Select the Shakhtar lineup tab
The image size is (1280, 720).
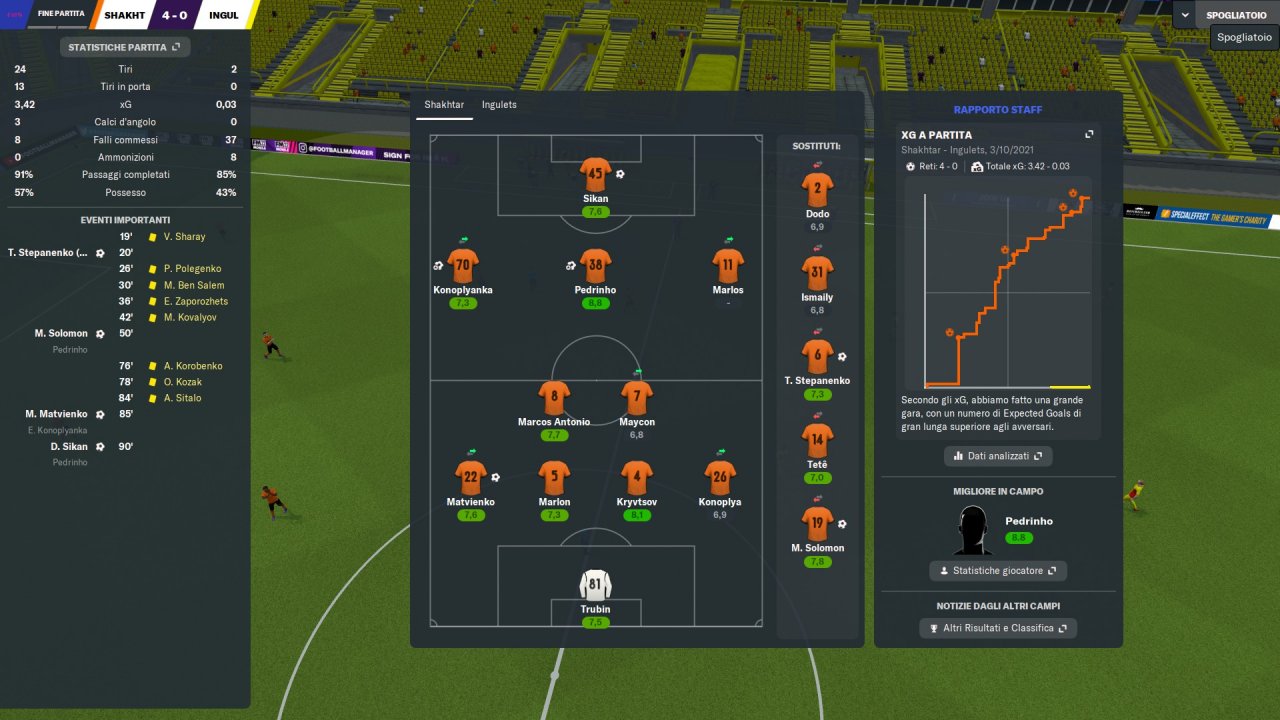point(443,104)
